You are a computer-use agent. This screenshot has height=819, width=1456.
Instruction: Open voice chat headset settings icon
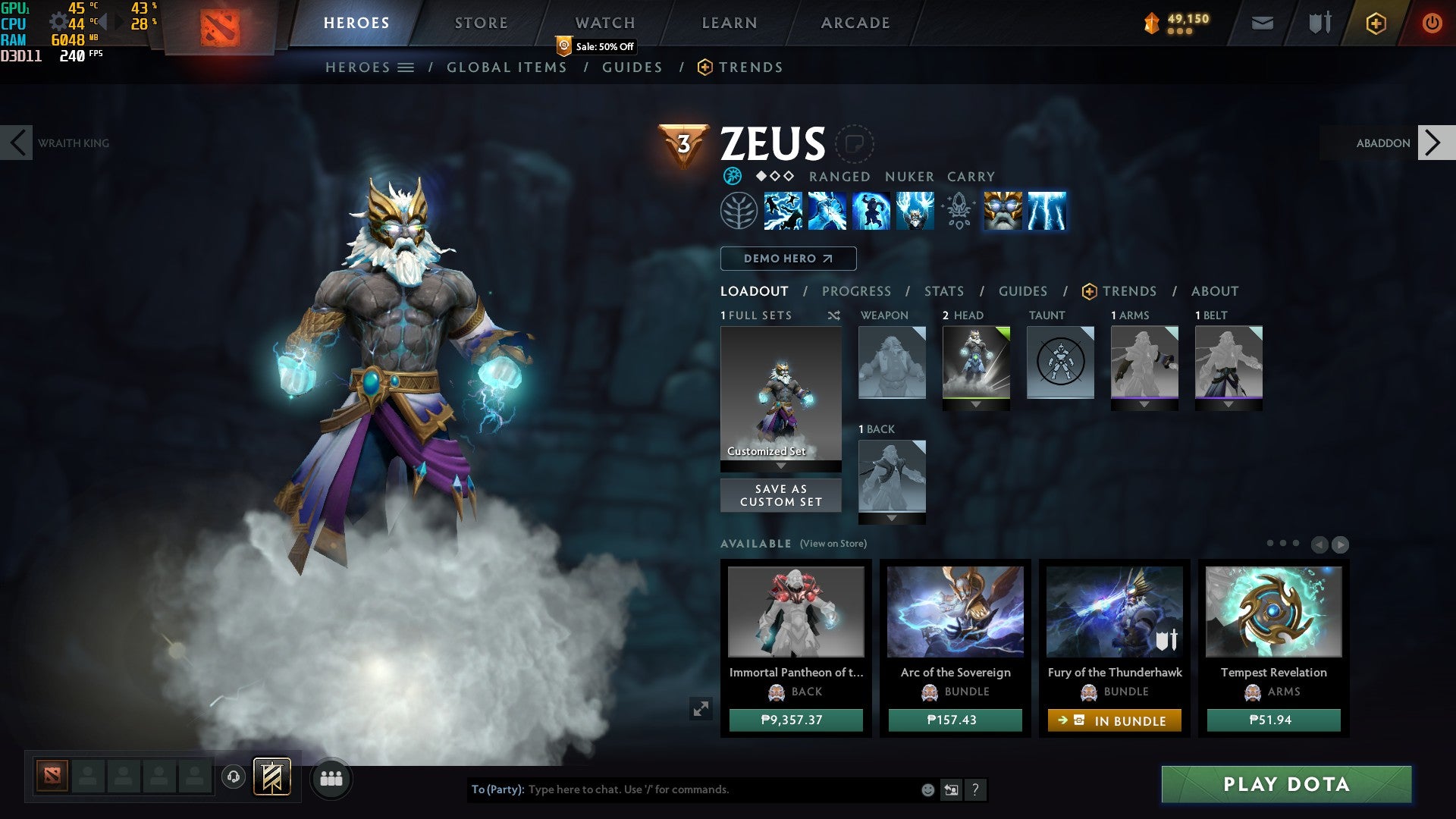pyautogui.click(x=233, y=778)
